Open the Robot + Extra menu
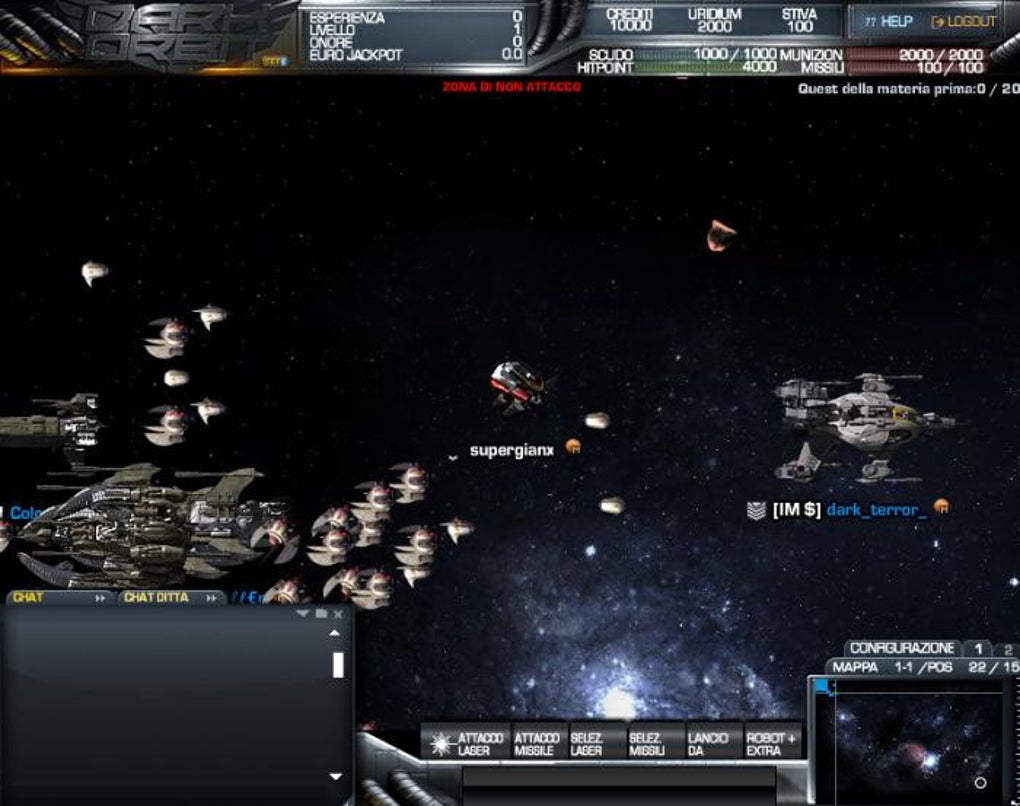Viewport: 1020px width, 806px height. [771, 743]
